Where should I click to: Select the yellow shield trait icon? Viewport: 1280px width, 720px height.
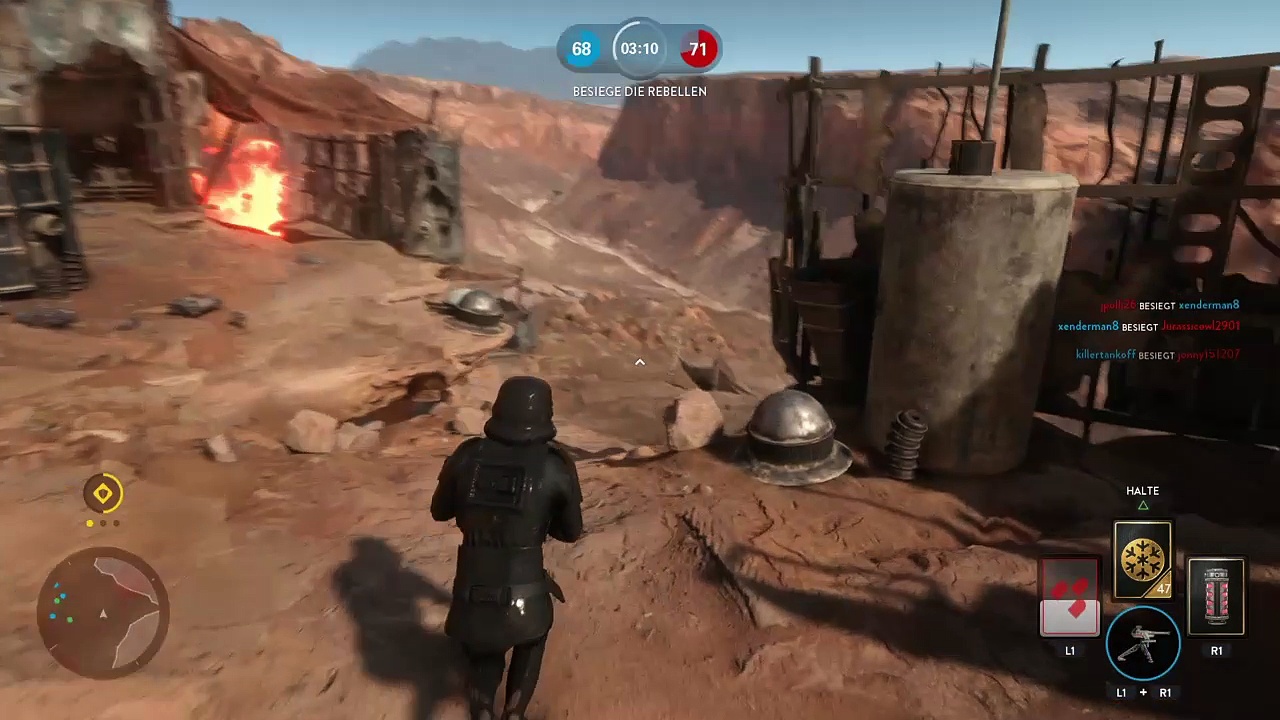[x=103, y=493]
